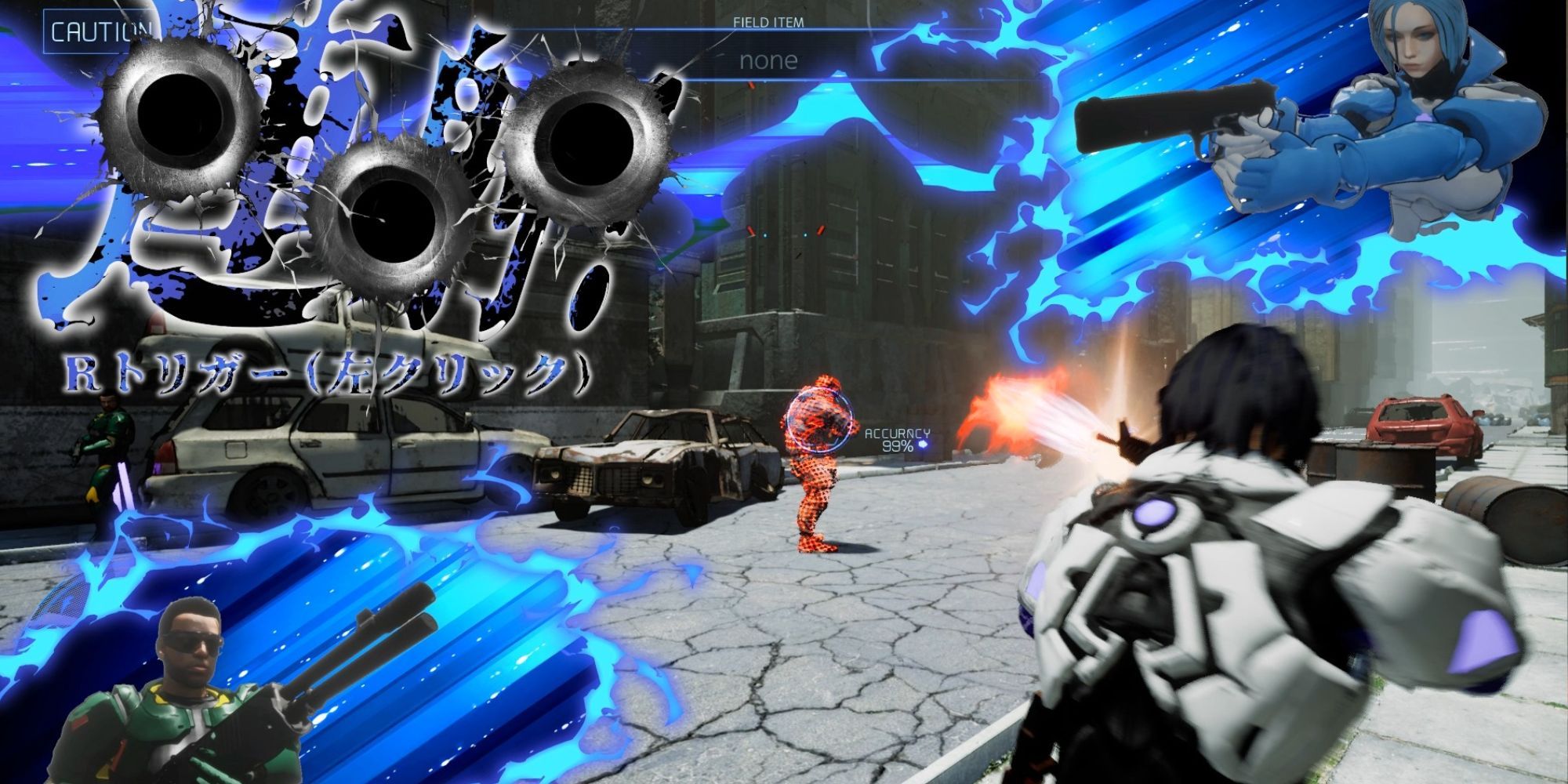Viewport: 1568px width, 784px height.
Task: Select the Field Item slot showing none
Action: click(768, 60)
